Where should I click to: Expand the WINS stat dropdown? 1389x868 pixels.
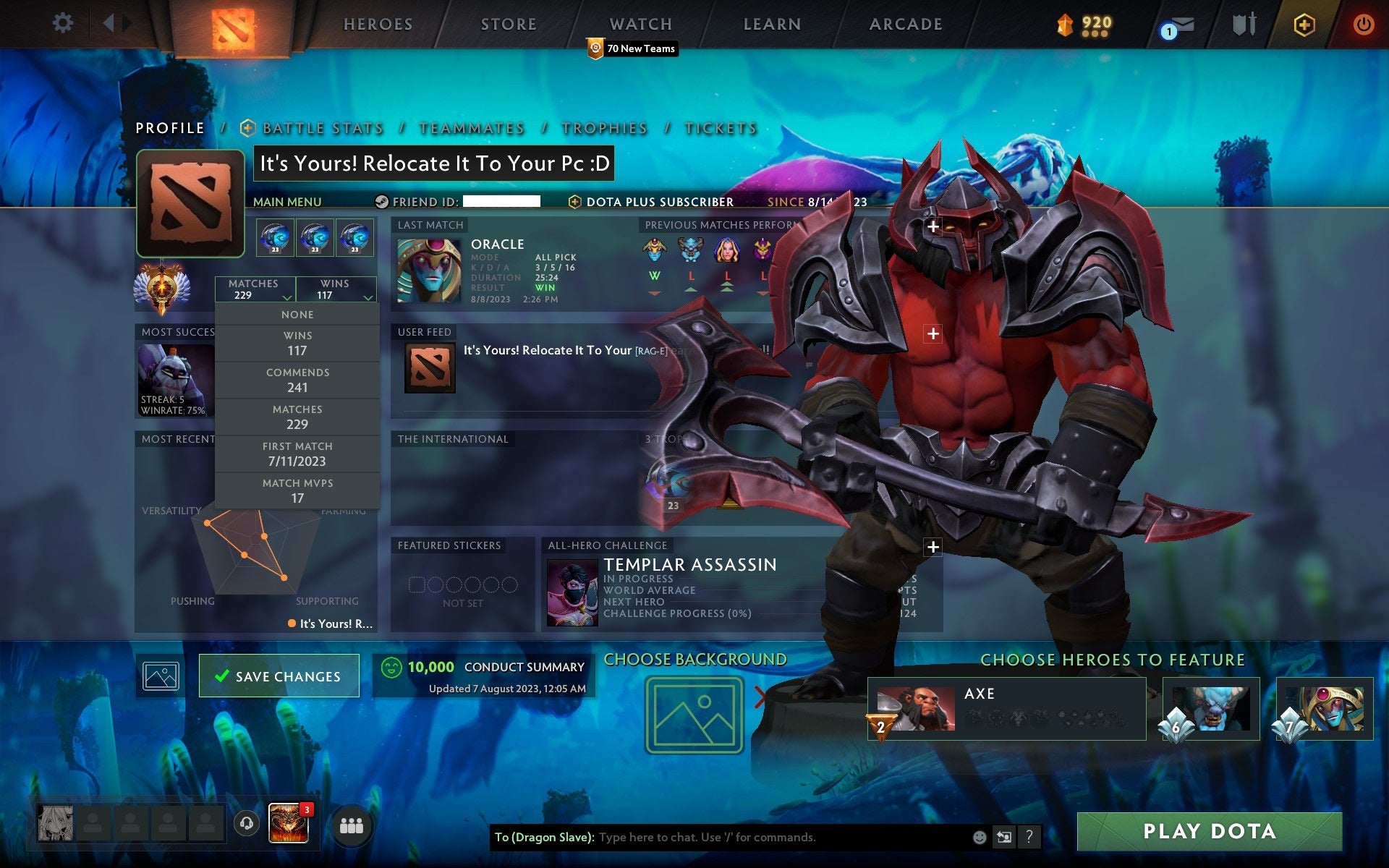[x=335, y=289]
